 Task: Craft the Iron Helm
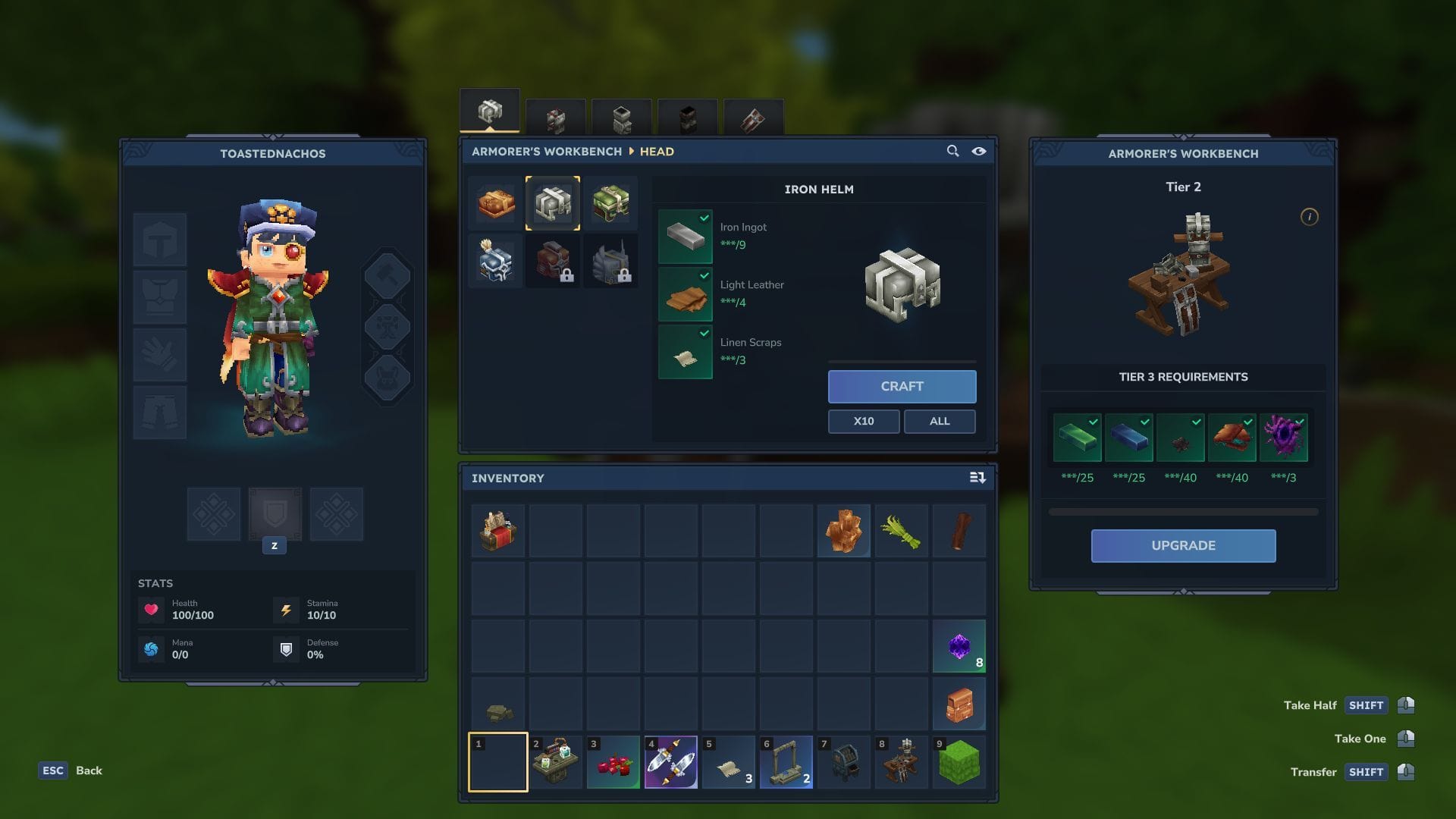902,386
